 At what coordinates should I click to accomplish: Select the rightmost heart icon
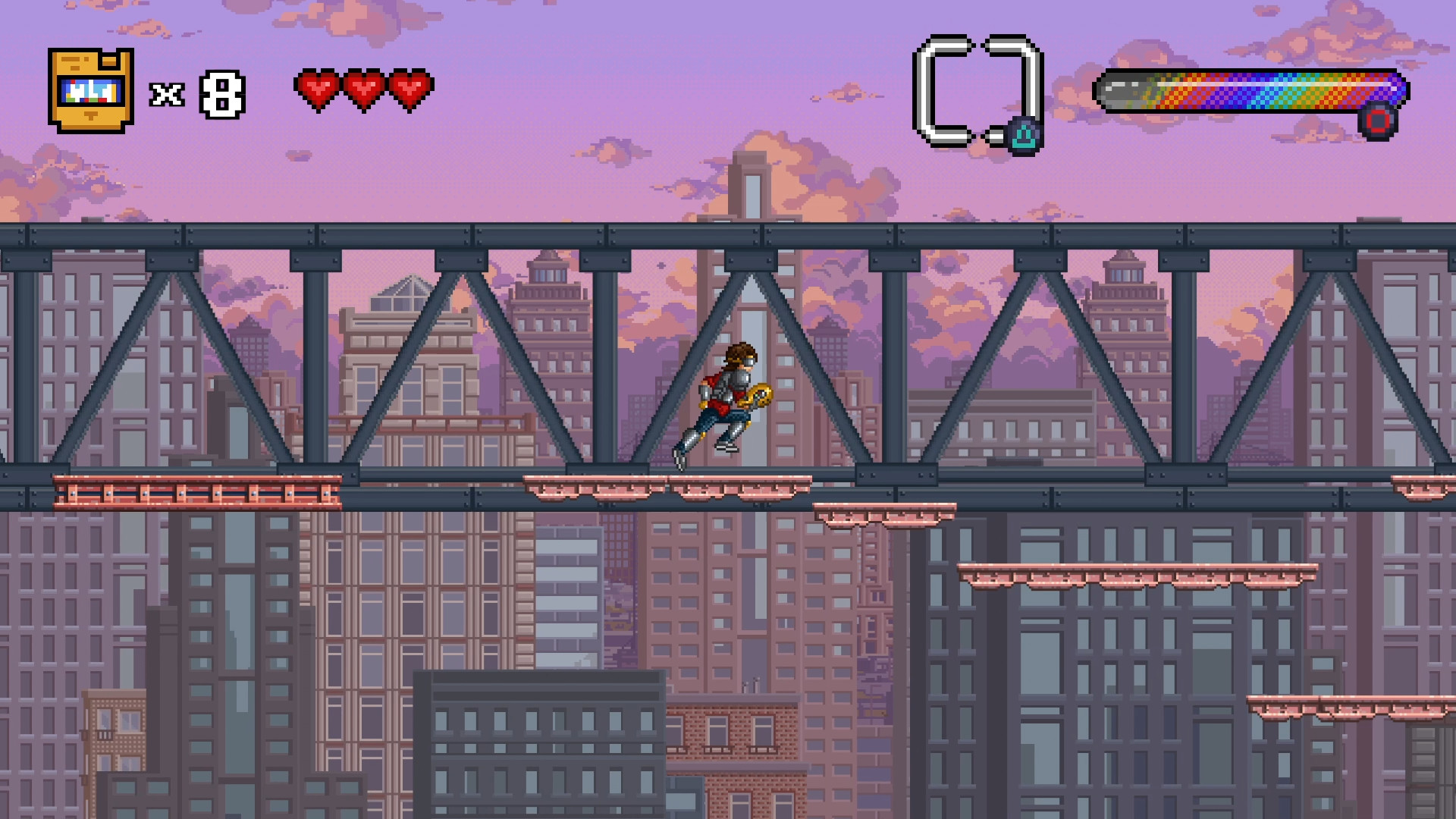tap(409, 89)
